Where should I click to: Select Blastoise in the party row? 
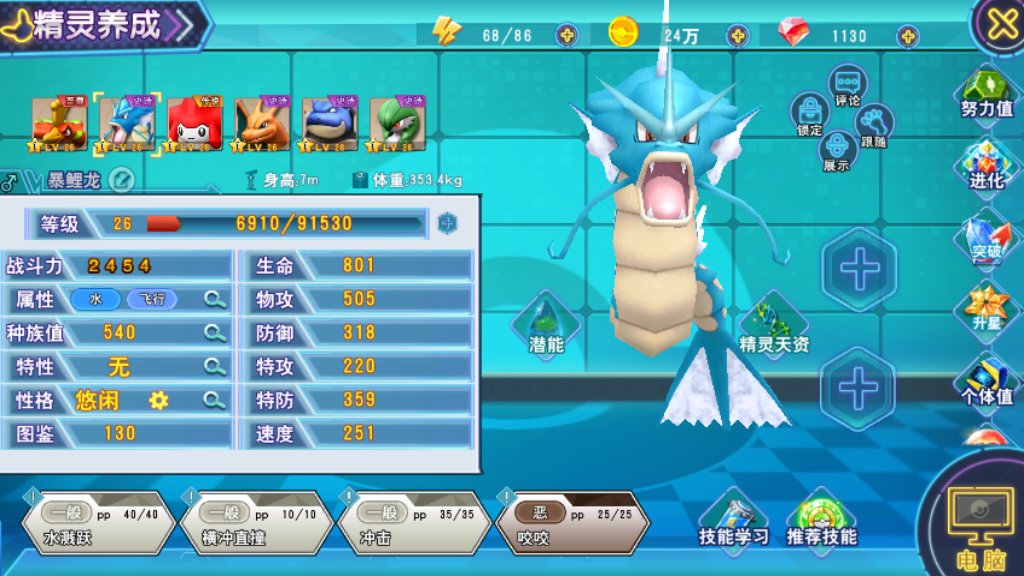tap(329, 124)
